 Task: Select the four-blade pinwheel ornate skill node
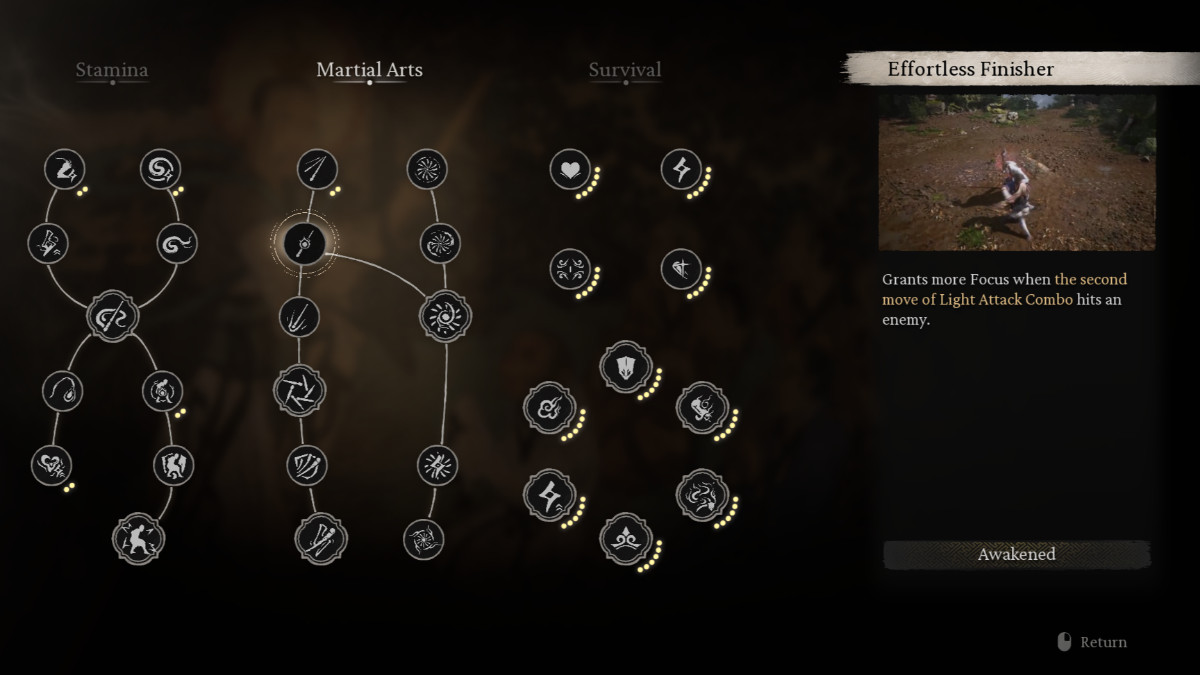pyautogui.click(x=299, y=390)
